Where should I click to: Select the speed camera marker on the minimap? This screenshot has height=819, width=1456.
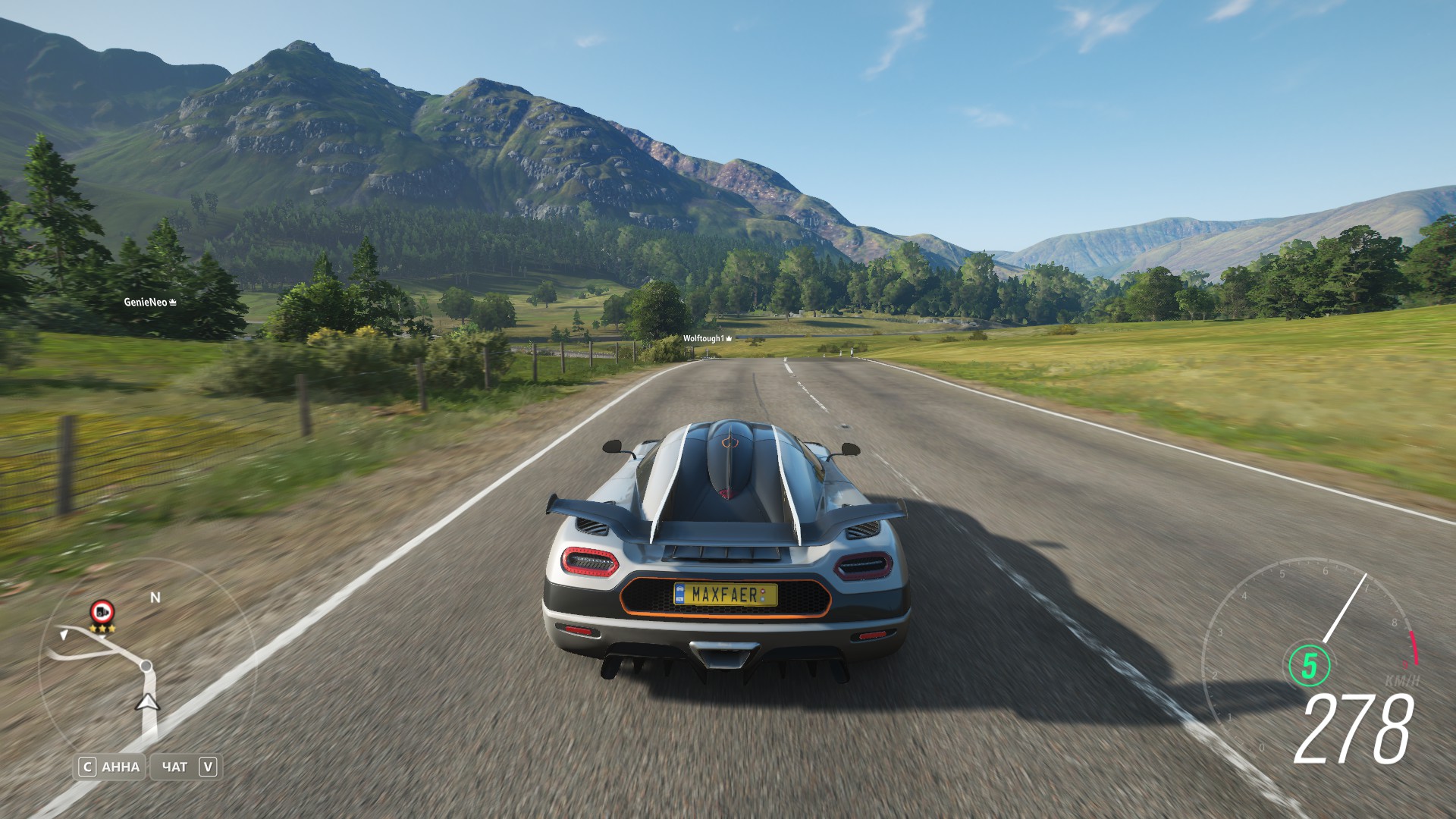(x=102, y=611)
